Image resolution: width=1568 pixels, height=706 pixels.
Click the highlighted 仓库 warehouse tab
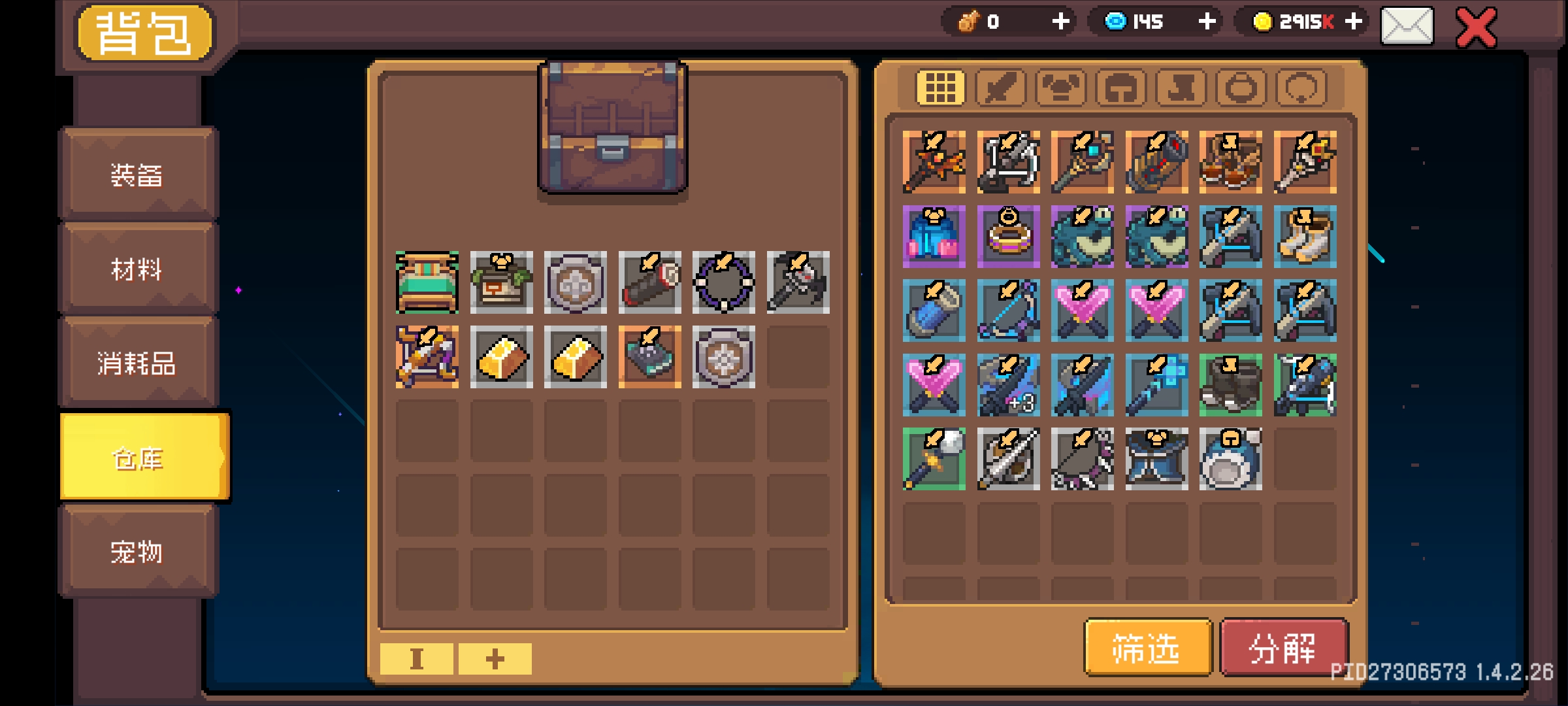(x=139, y=458)
